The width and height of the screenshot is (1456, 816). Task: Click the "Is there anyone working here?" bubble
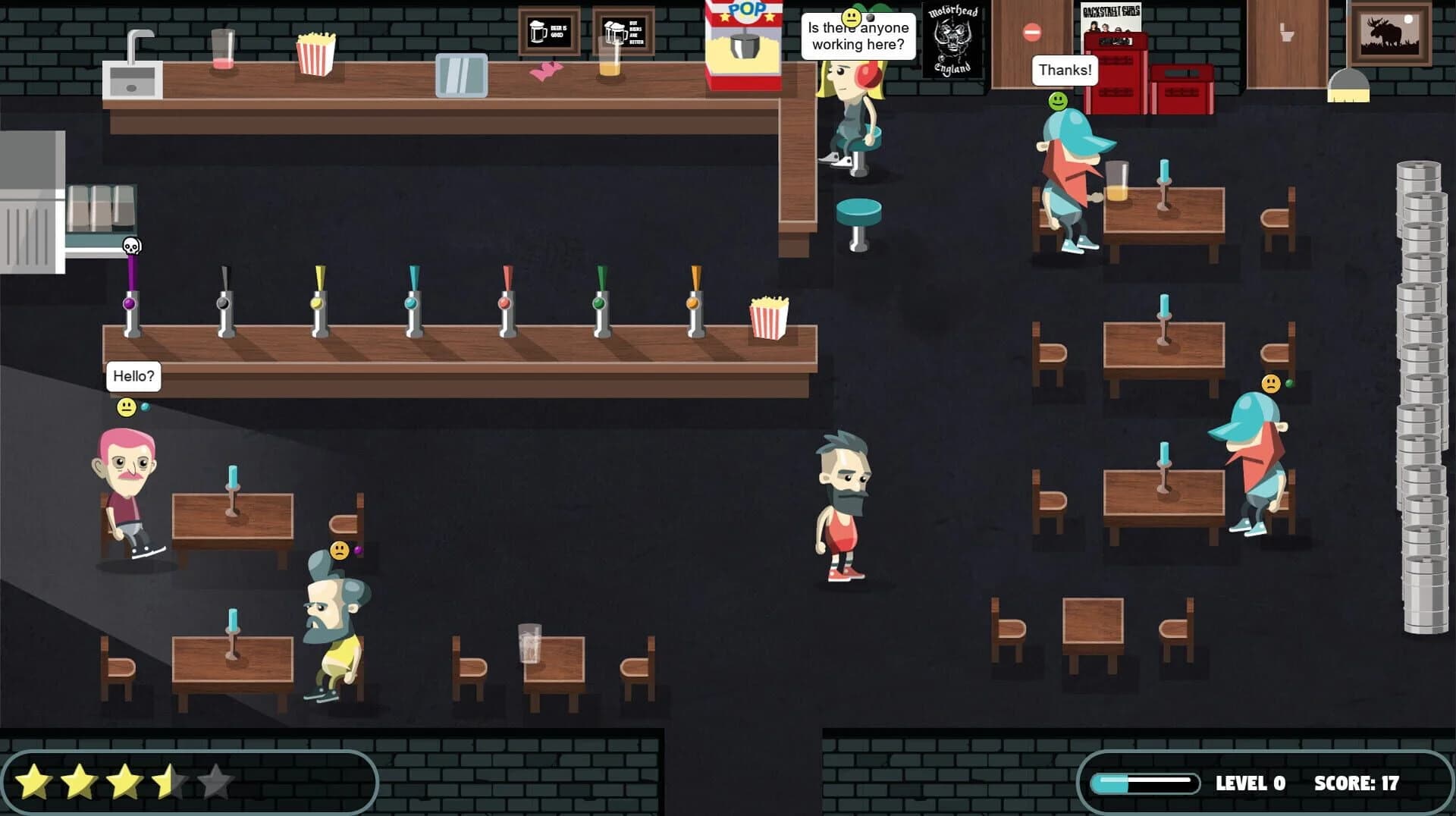coord(857,35)
